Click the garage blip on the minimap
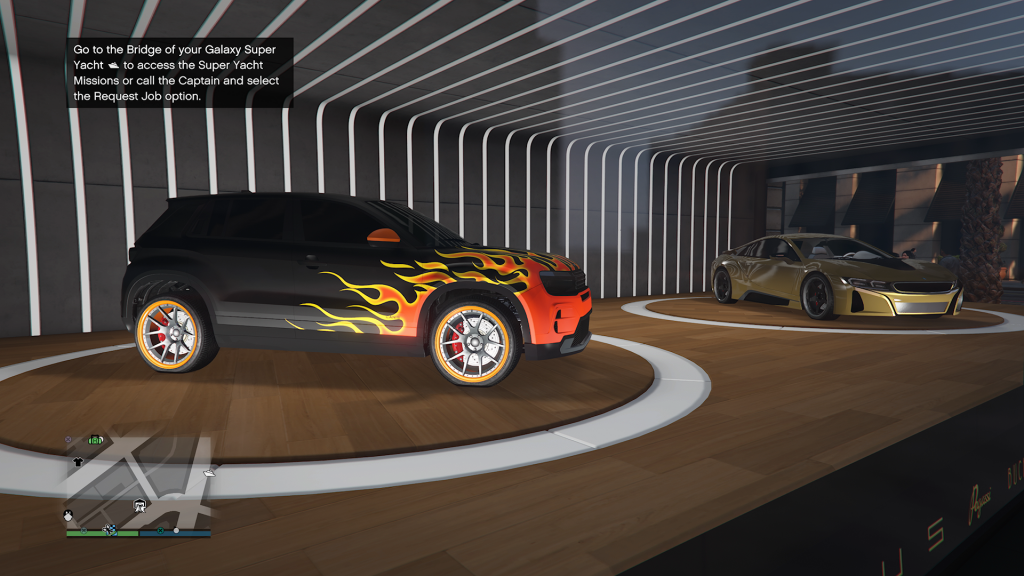Screen dimensions: 1024x576 140,504
